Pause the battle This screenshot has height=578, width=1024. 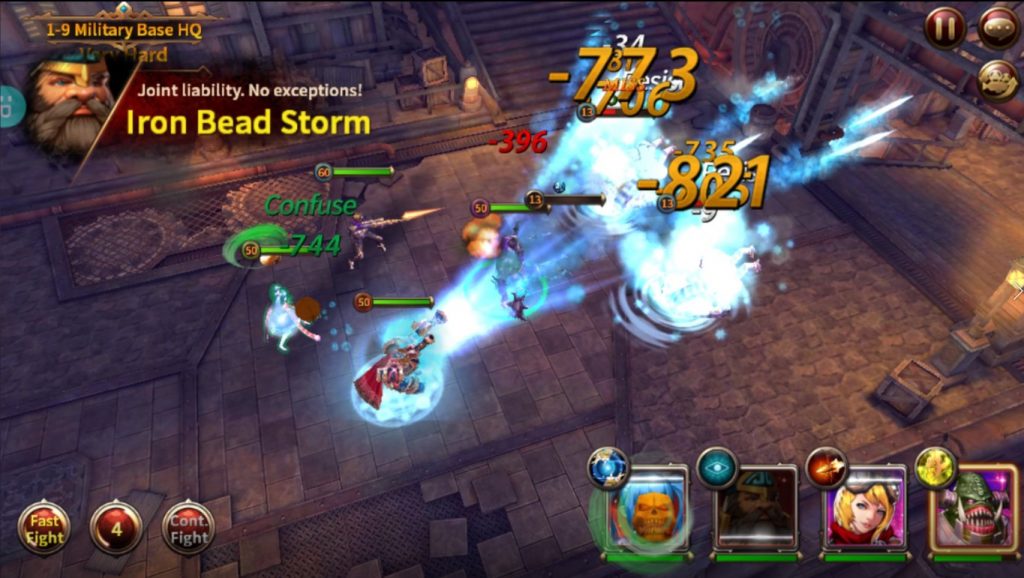pyautogui.click(x=944, y=28)
